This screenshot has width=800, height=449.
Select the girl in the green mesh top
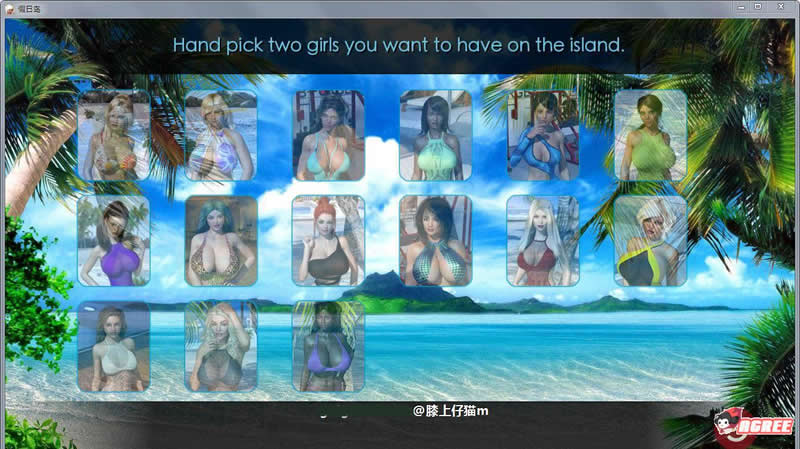[x=650, y=135]
